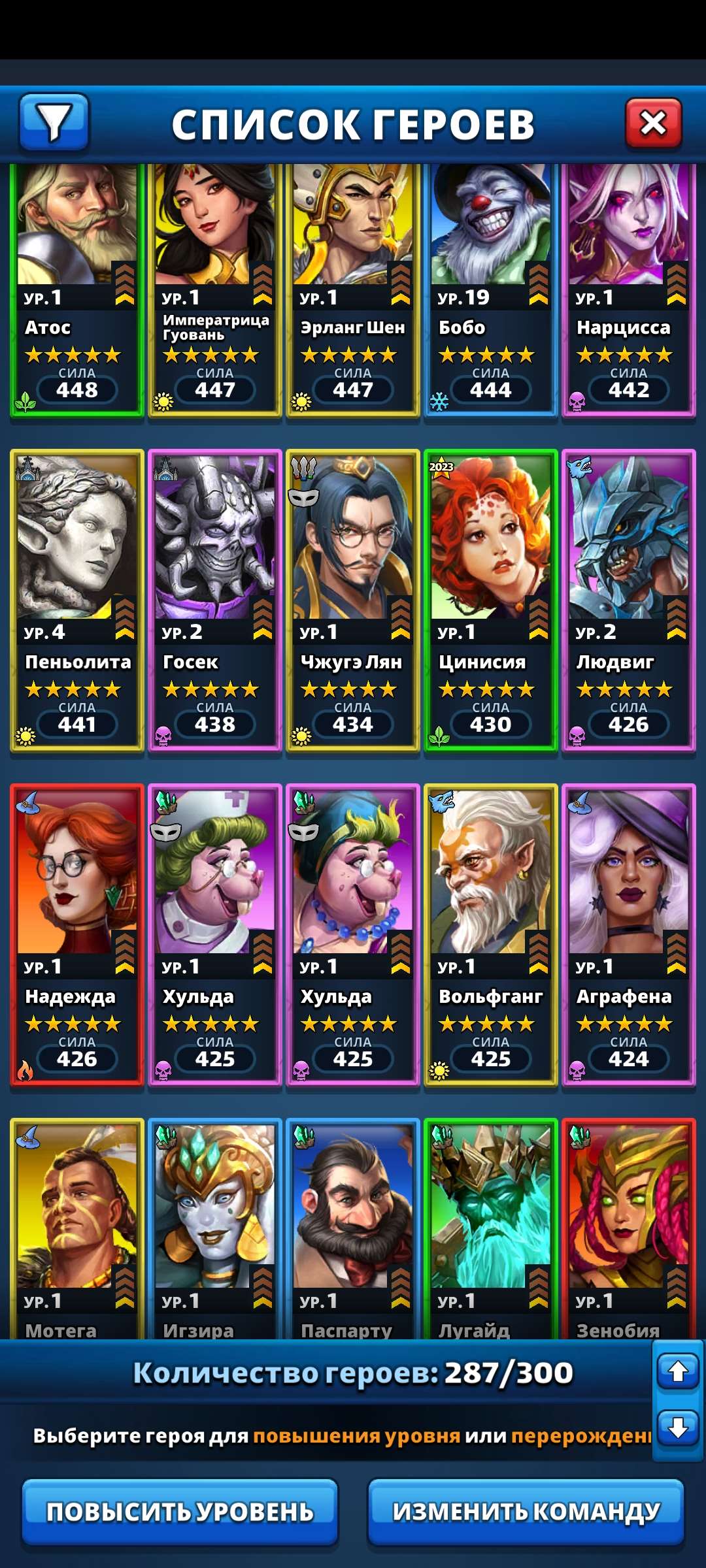Select the Вольфганг bearded hero card
Screen dimensions: 706x1568
(491, 934)
